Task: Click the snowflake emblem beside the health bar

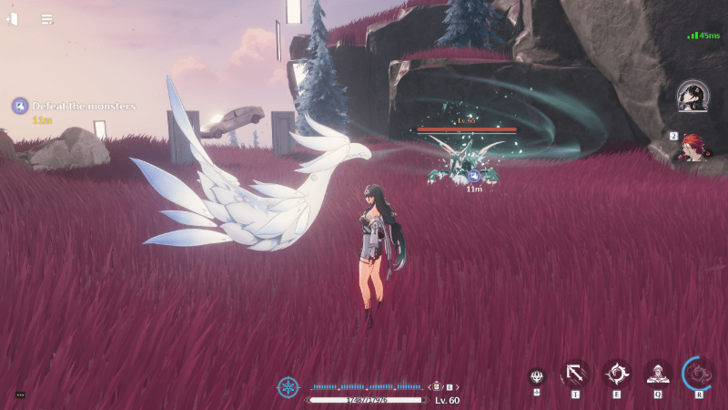Action: (288, 387)
